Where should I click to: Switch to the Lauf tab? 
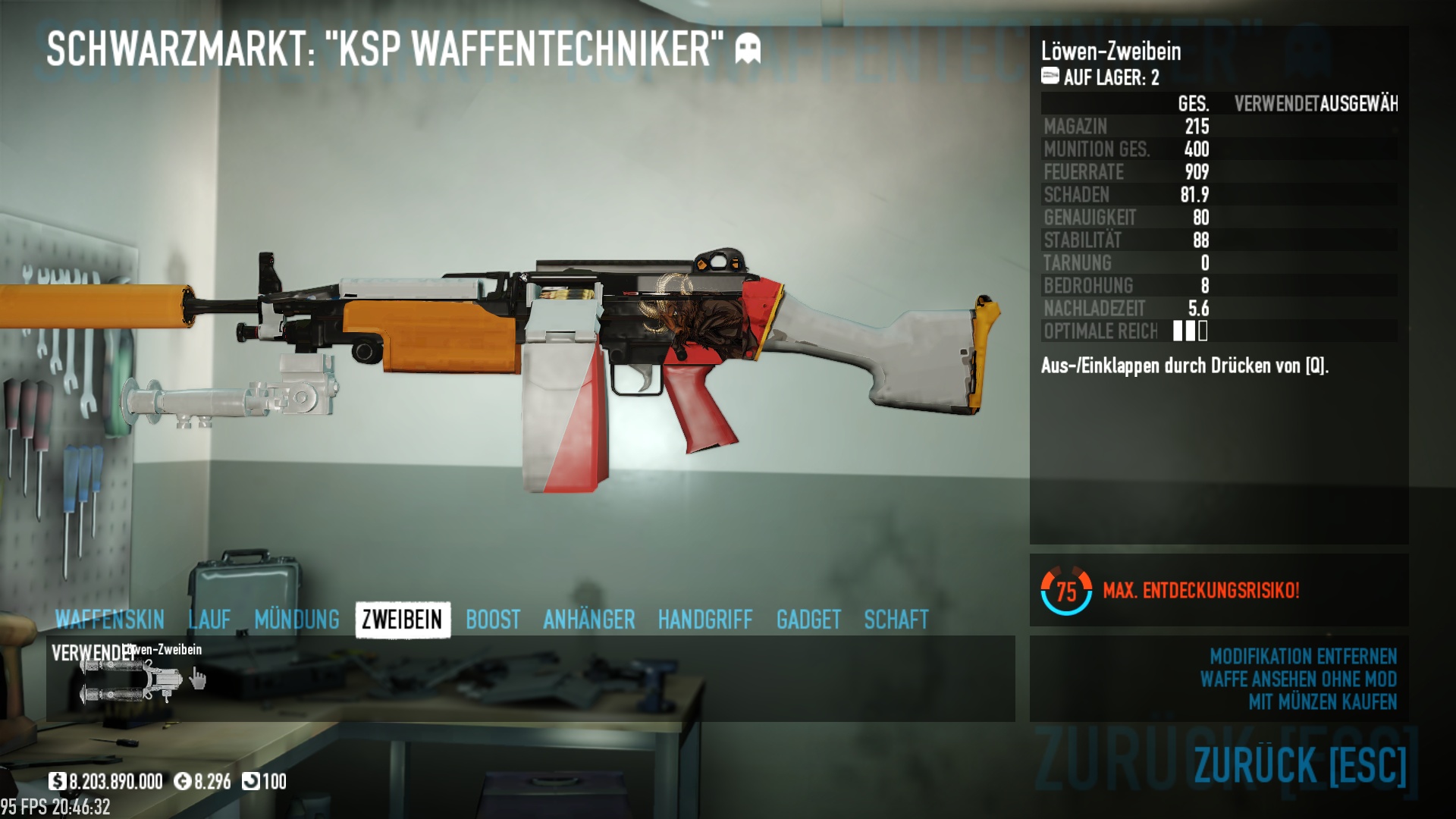tap(209, 620)
